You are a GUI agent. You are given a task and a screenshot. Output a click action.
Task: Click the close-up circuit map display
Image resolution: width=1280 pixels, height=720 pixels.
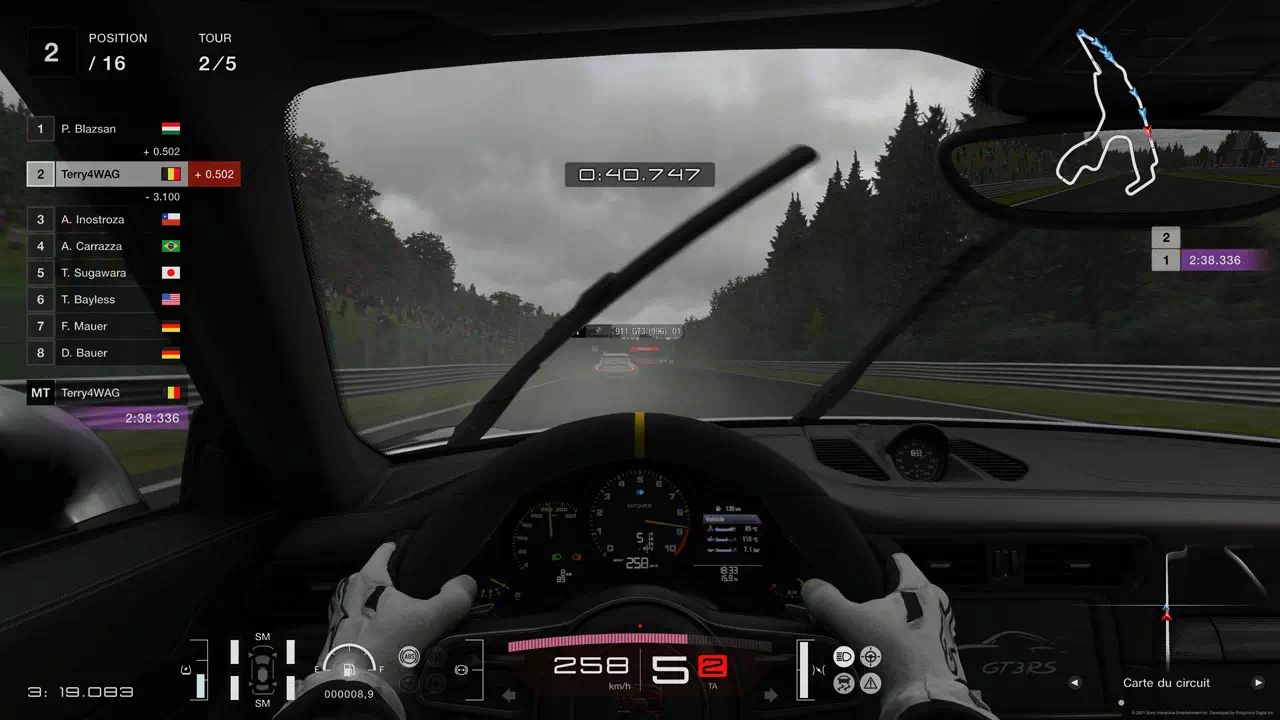click(x=1167, y=610)
